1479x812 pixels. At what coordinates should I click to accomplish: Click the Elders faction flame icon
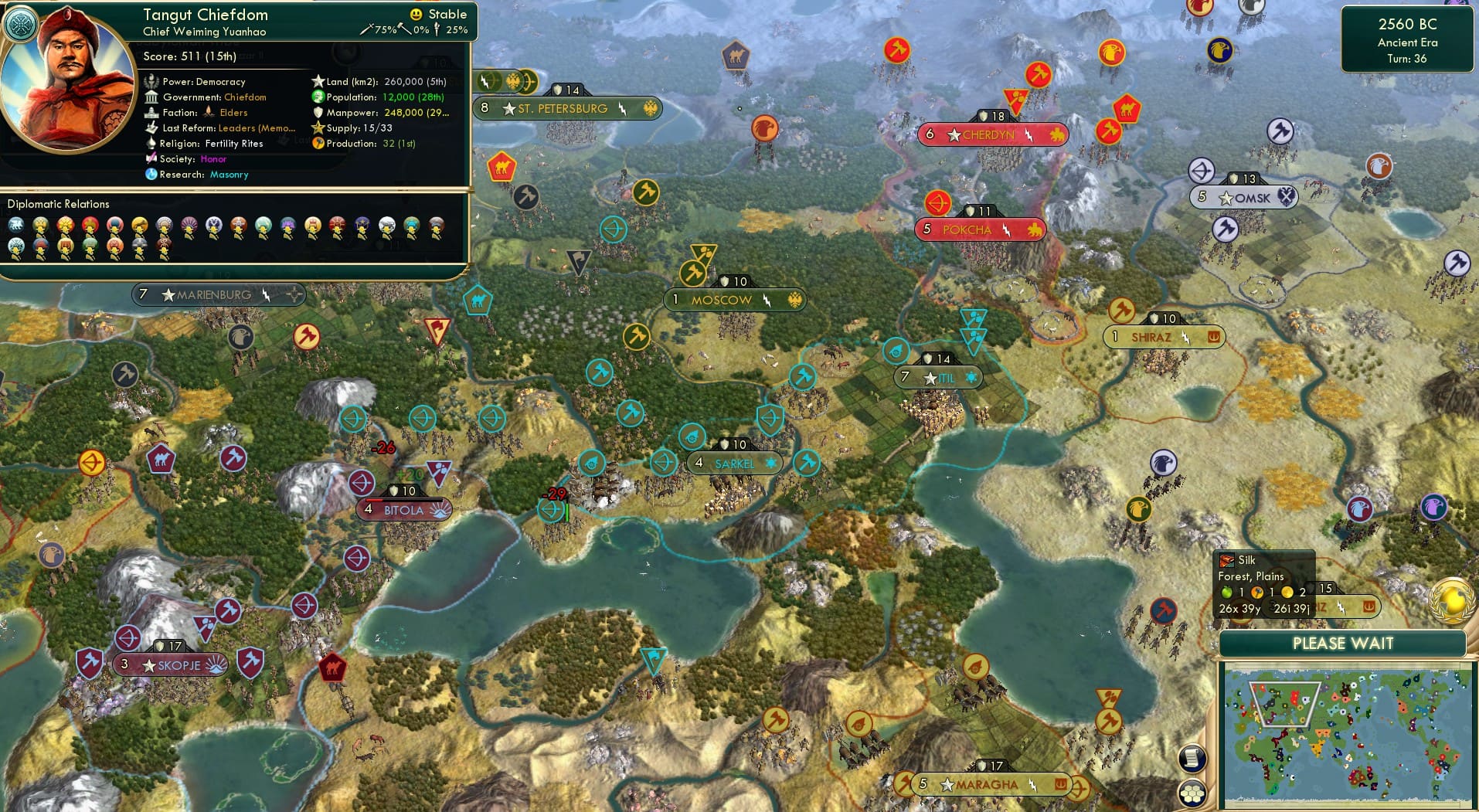tap(207, 112)
